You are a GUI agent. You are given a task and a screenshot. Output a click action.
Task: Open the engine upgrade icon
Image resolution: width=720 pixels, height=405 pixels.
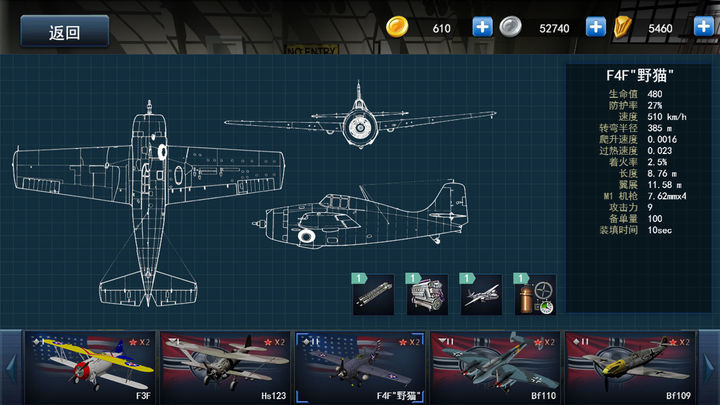pos(426,295)
